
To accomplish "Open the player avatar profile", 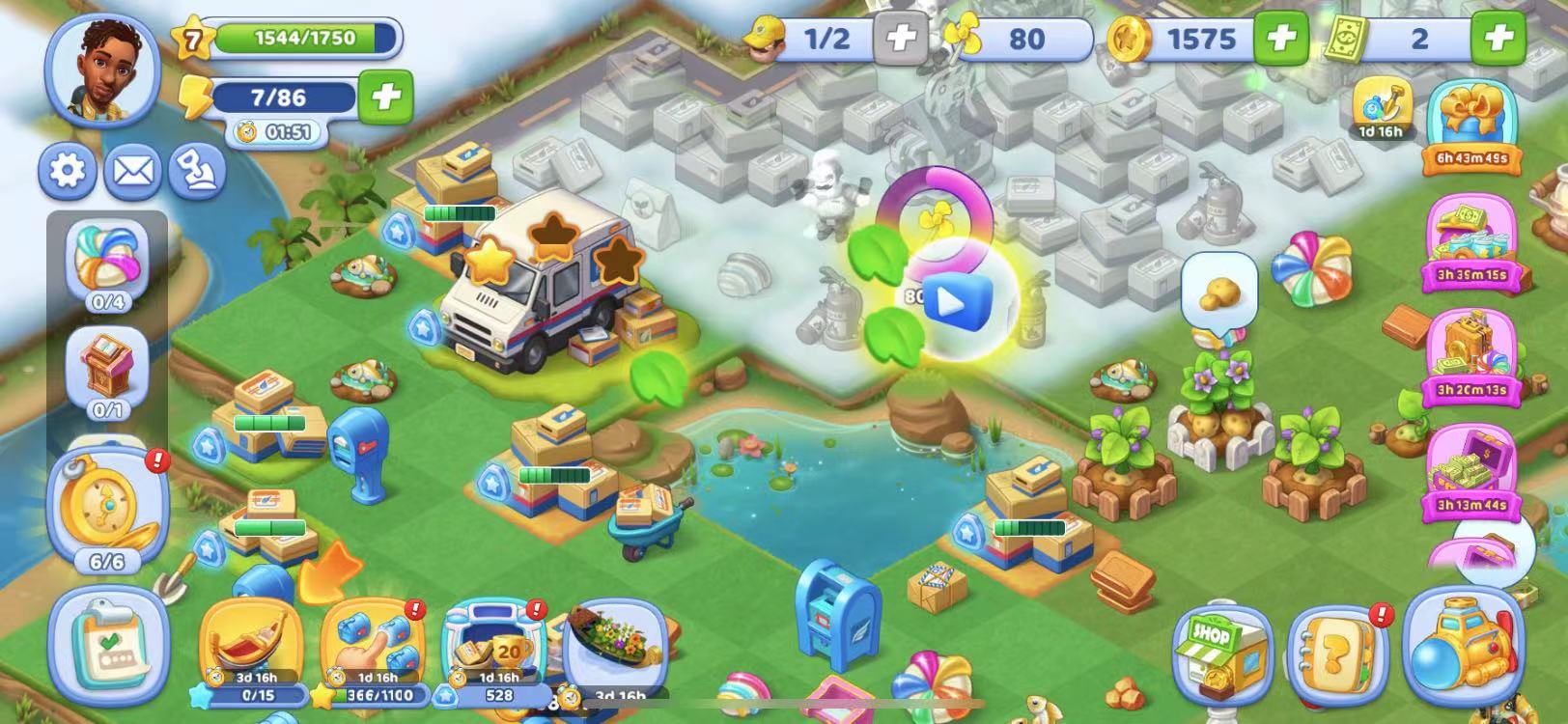I will [103, 68].
